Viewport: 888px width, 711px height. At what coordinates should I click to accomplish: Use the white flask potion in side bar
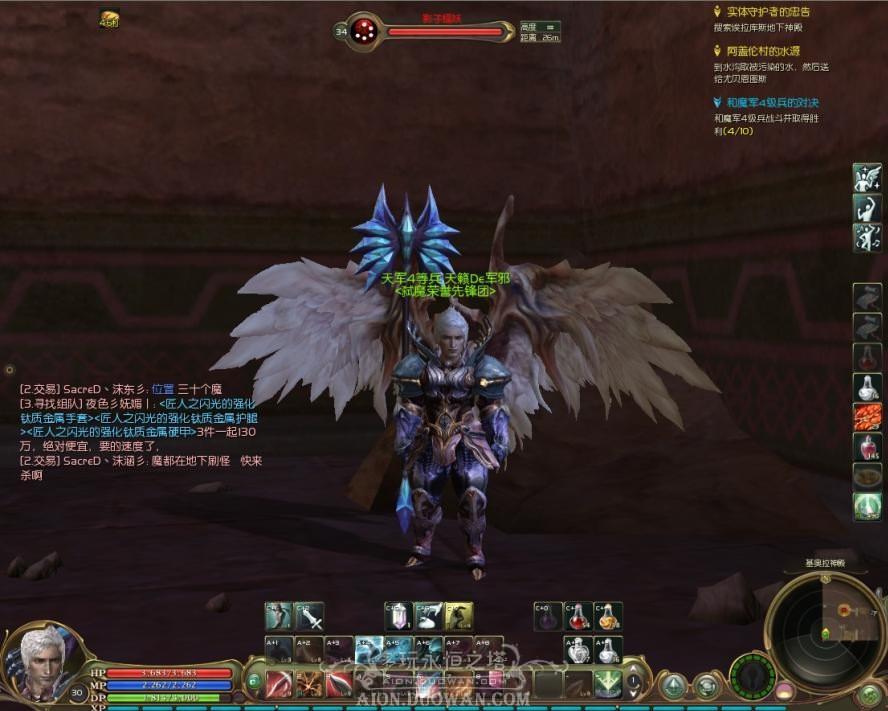pyautogui.click(x=866, y=387)
